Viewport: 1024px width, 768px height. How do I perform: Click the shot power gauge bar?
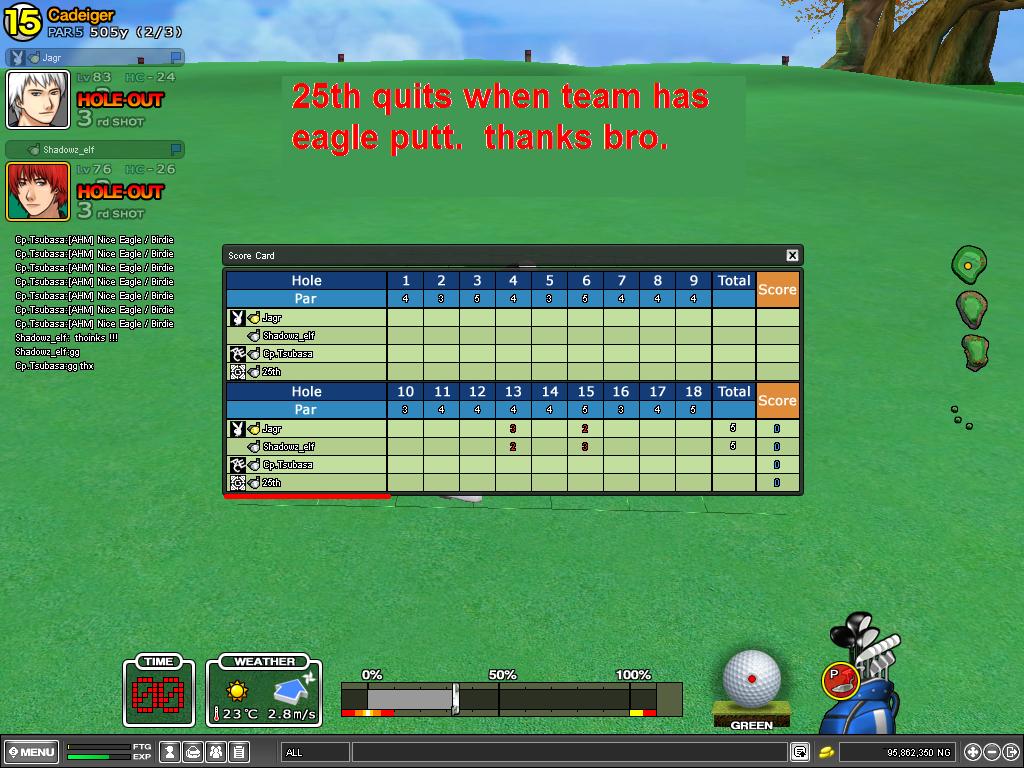510,698
